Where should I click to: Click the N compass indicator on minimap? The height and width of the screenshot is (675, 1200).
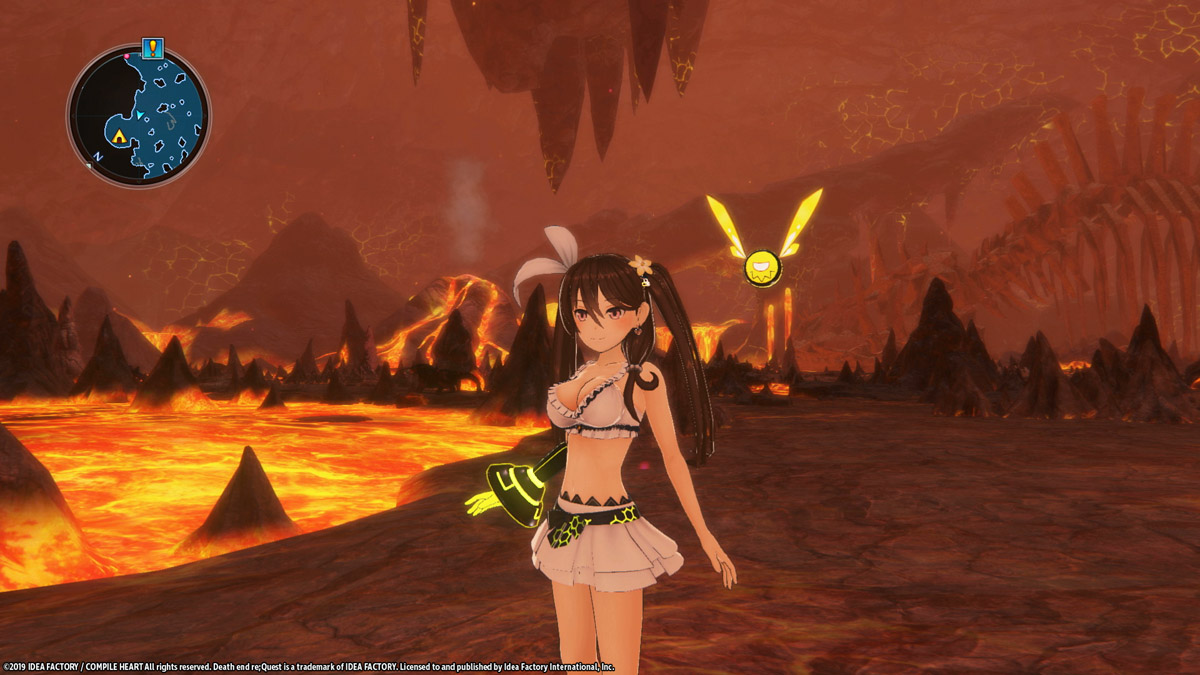pyautogui.click(x=97, y=158)
